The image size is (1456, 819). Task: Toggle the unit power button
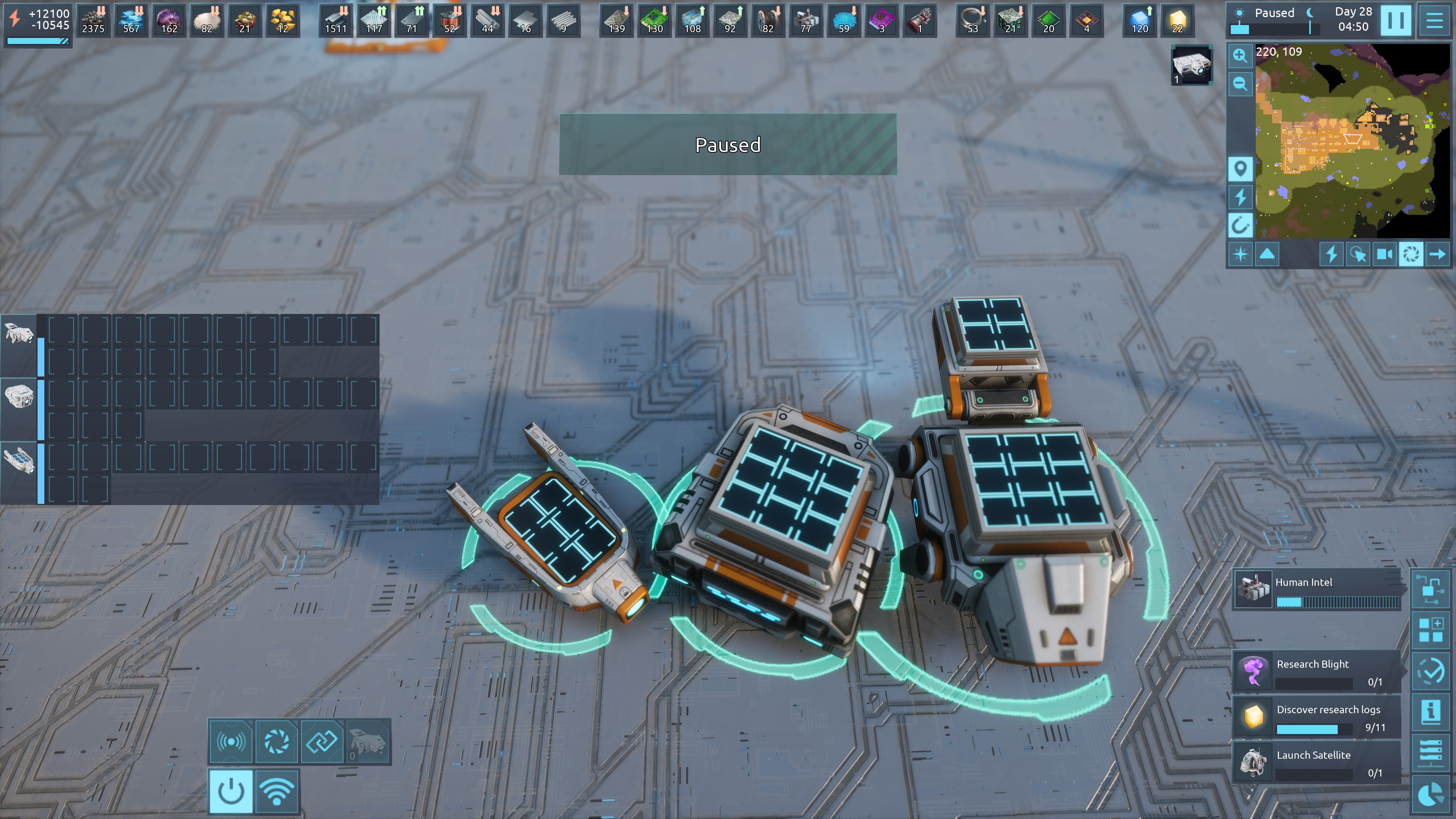[231, 791]
